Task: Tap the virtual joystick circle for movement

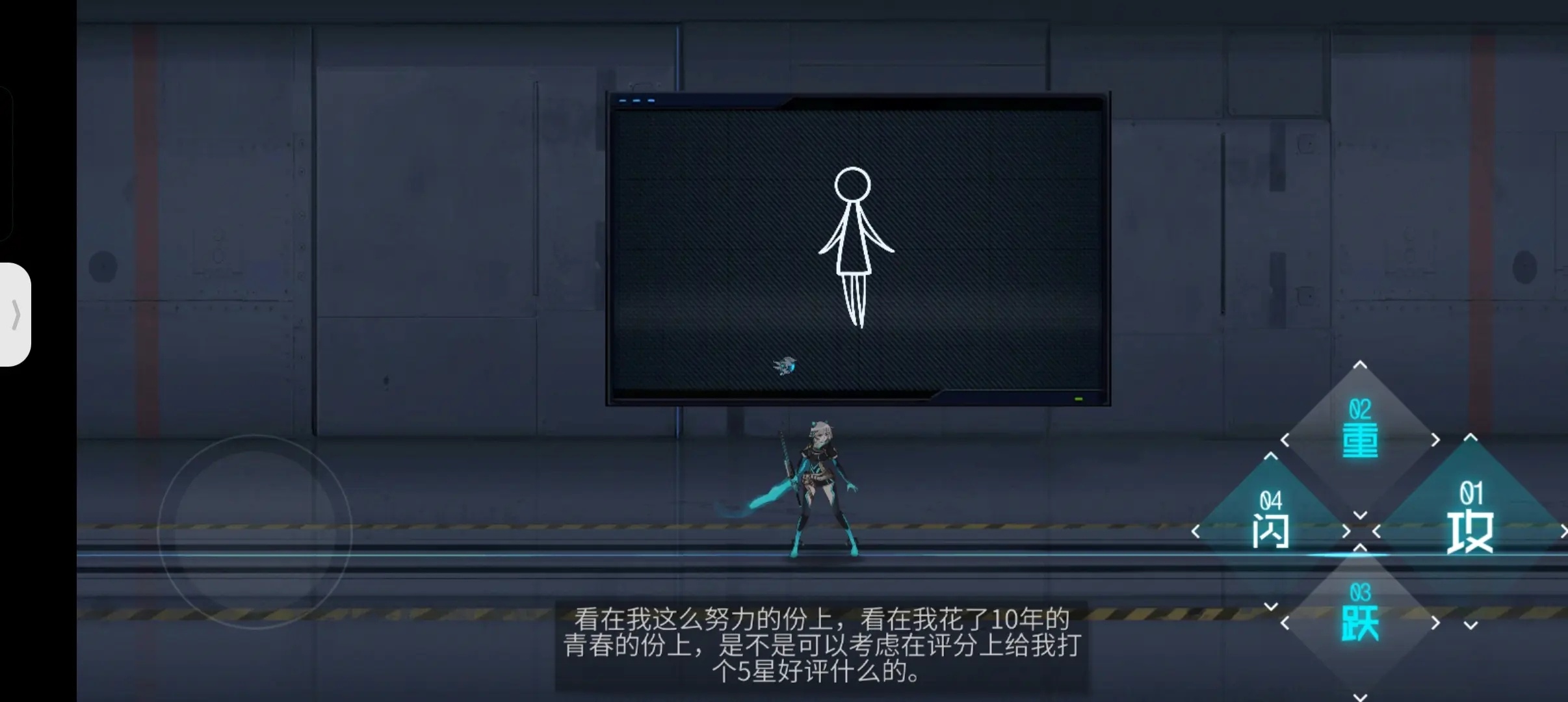Action: [x=255, y=530]
